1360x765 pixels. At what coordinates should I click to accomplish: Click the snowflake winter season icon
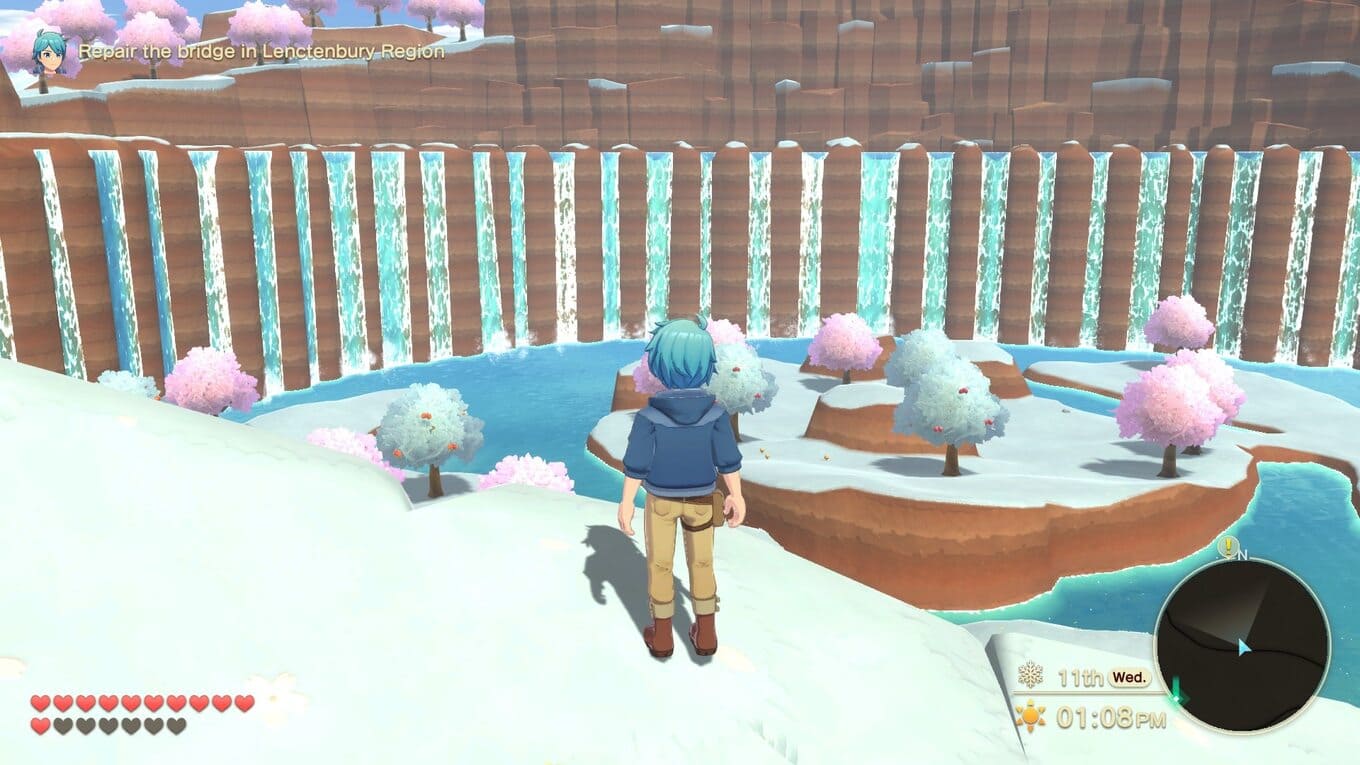[1030, 675]
